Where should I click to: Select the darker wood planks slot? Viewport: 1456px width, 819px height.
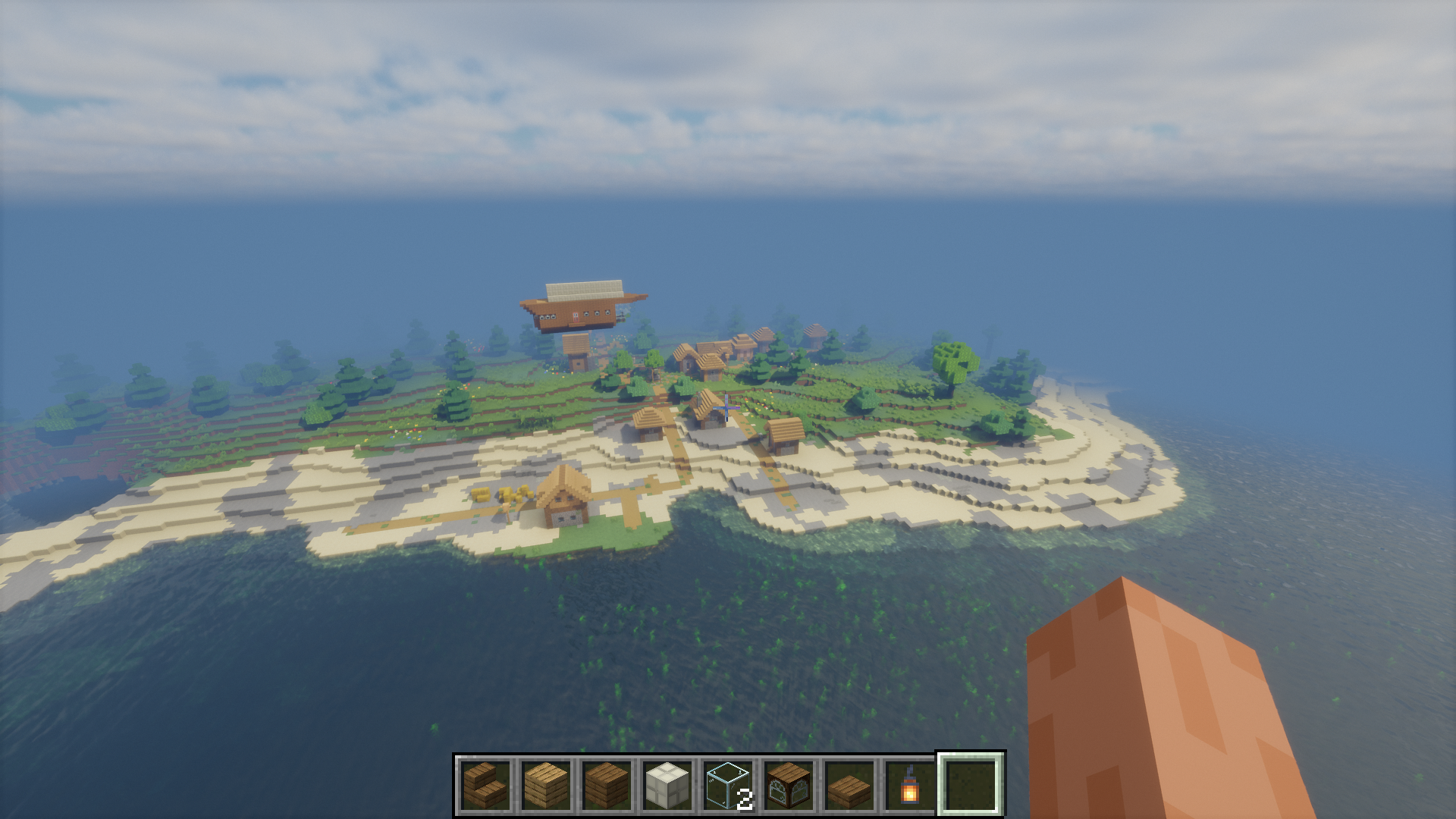pos(607,785)
